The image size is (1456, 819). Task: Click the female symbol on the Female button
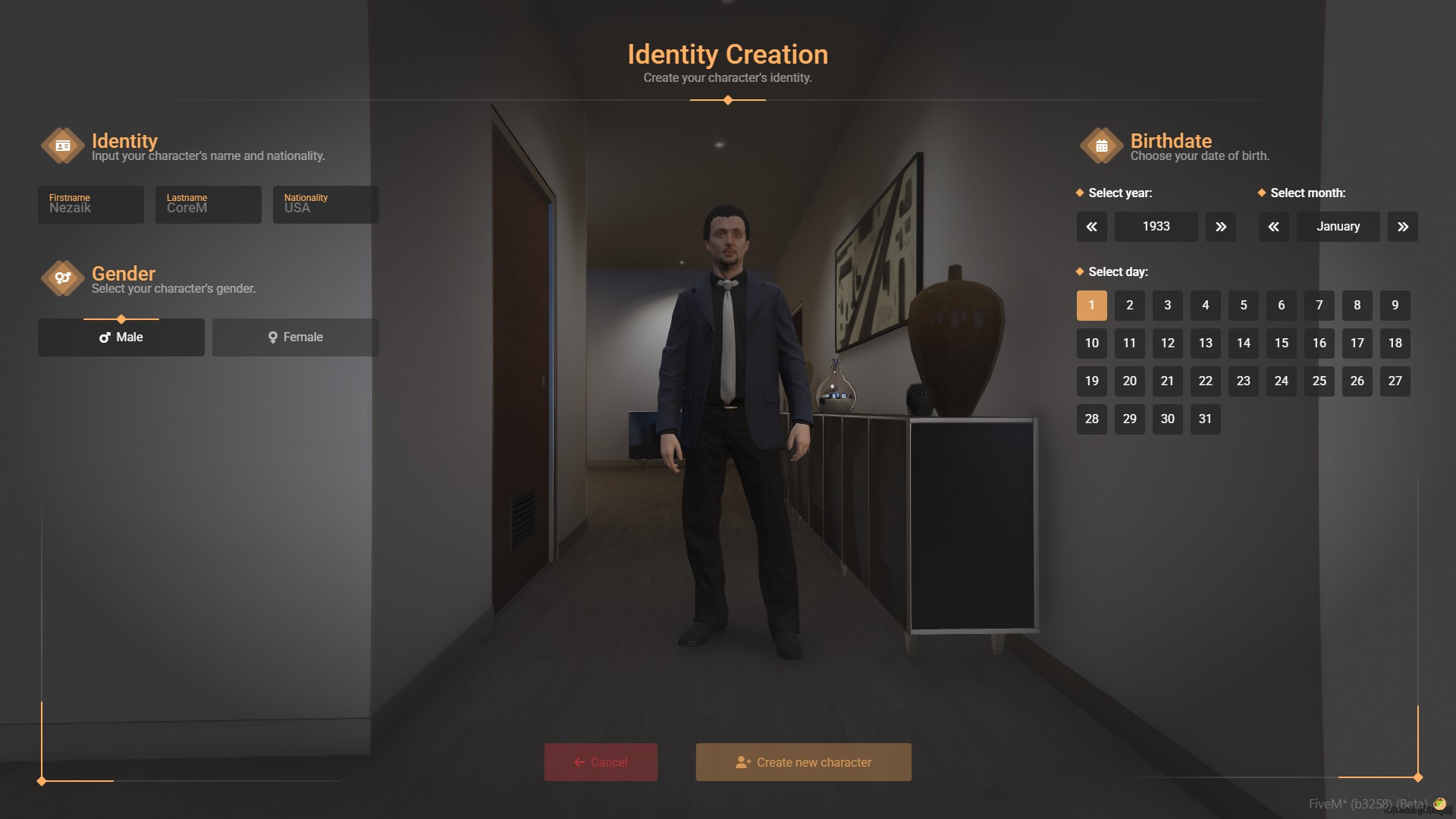[x=273, y=337]
